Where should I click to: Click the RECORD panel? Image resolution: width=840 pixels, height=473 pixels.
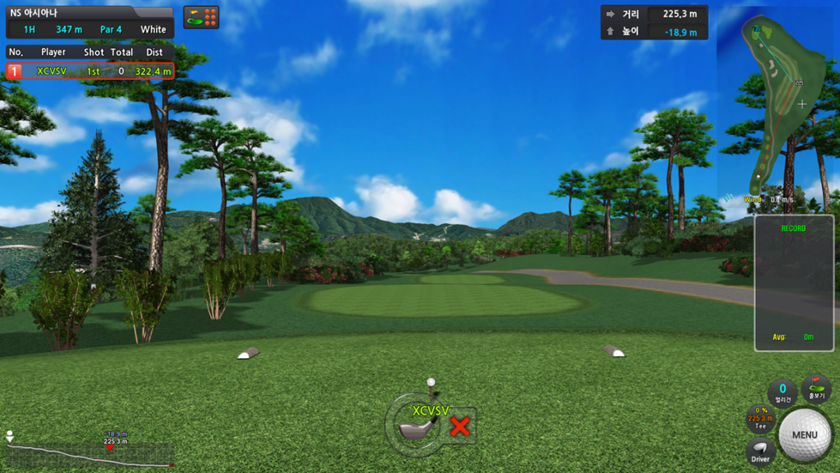[x=794, y=283]
